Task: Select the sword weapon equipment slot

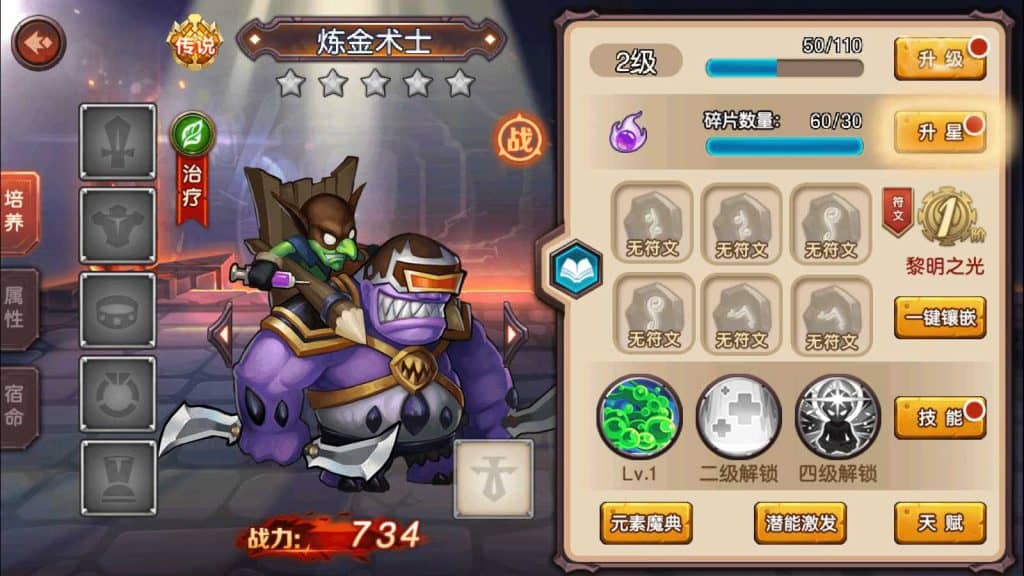Action: [118, 142]
